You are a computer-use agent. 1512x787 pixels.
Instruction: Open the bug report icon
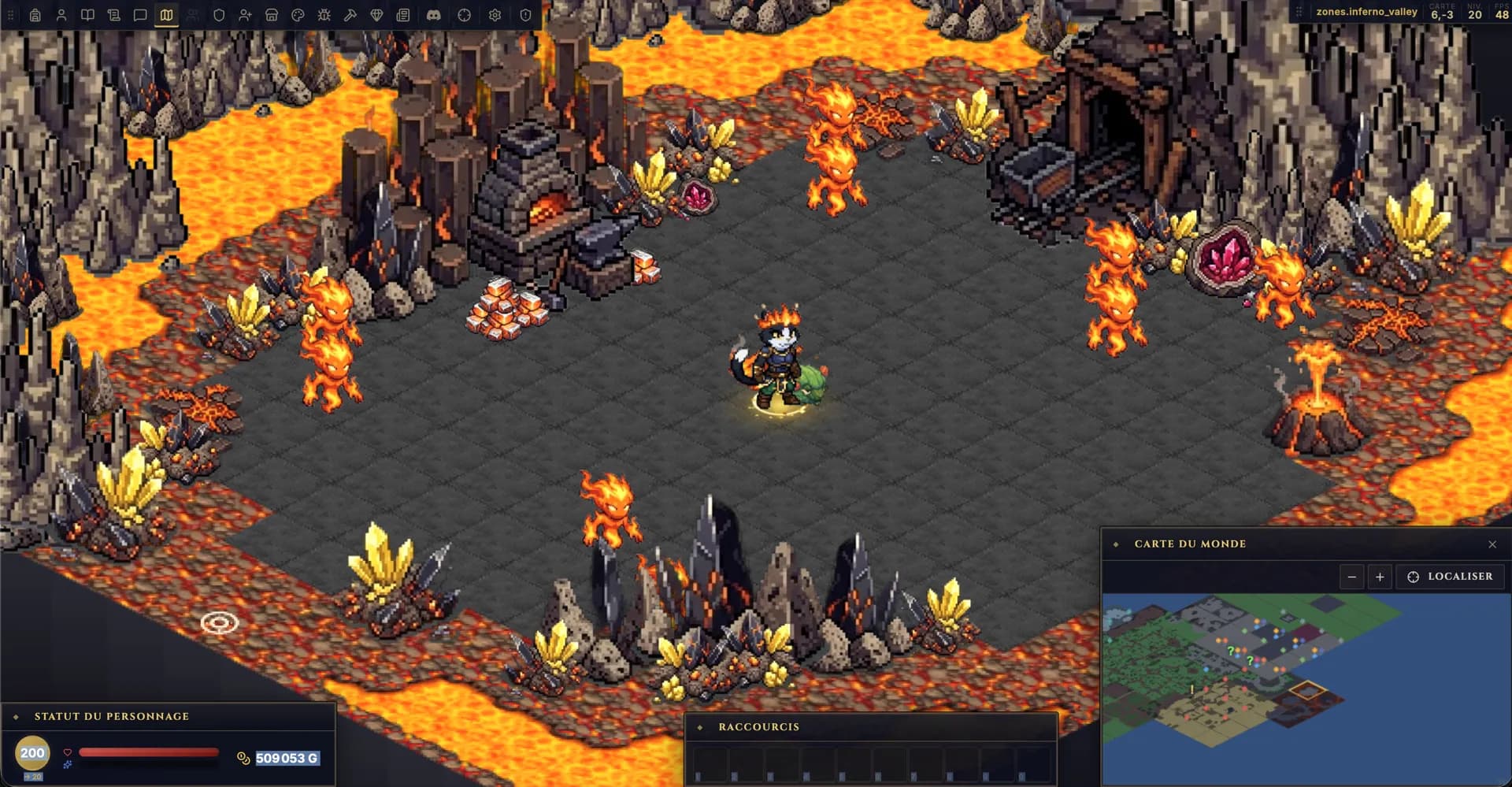[x=323, y=14]
